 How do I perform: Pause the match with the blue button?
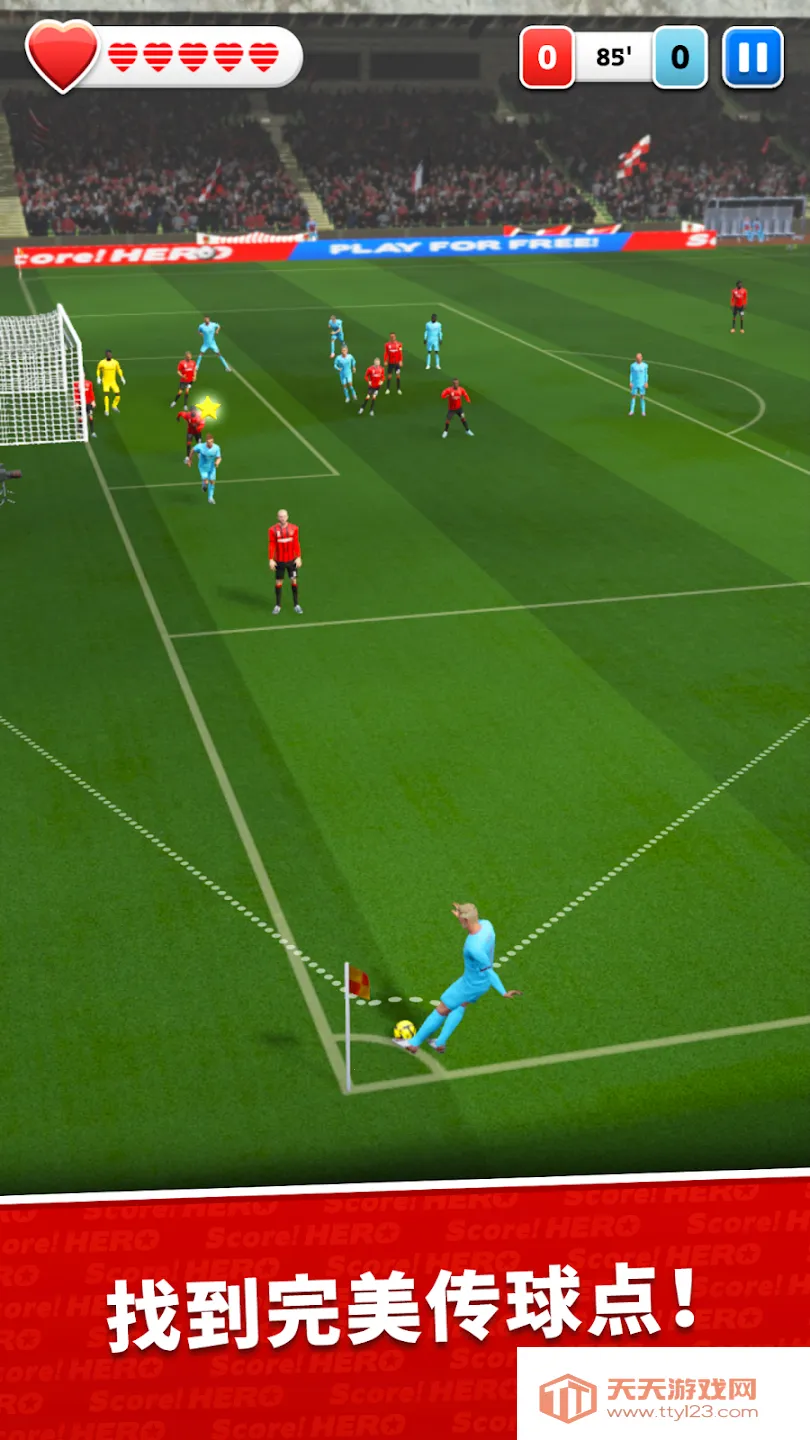point(752,57)
